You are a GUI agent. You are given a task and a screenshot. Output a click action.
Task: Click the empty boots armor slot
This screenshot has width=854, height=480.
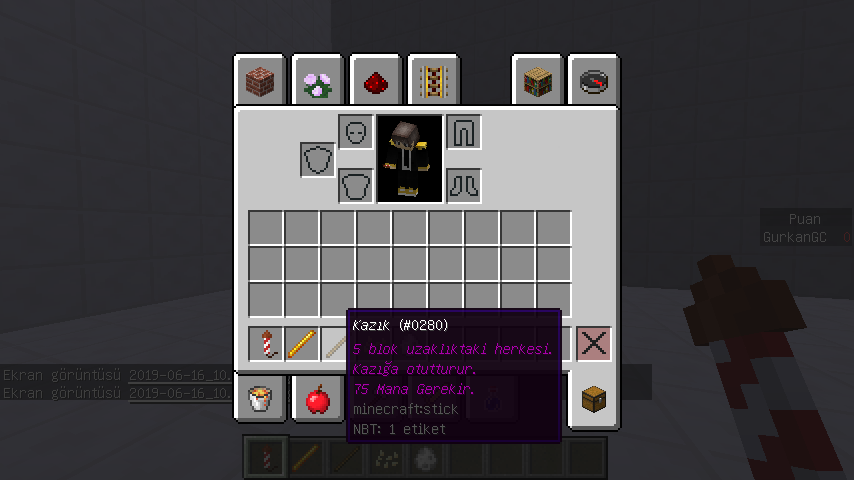[x=464, y=185]
